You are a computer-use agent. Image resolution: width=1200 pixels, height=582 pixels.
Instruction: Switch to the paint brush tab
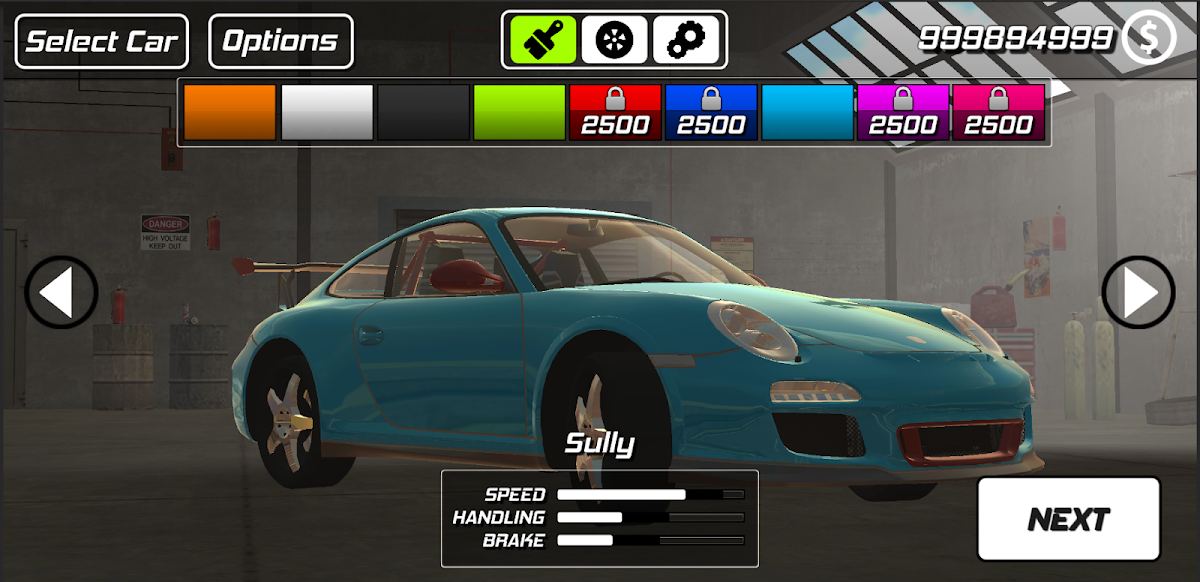click(543, 40)
